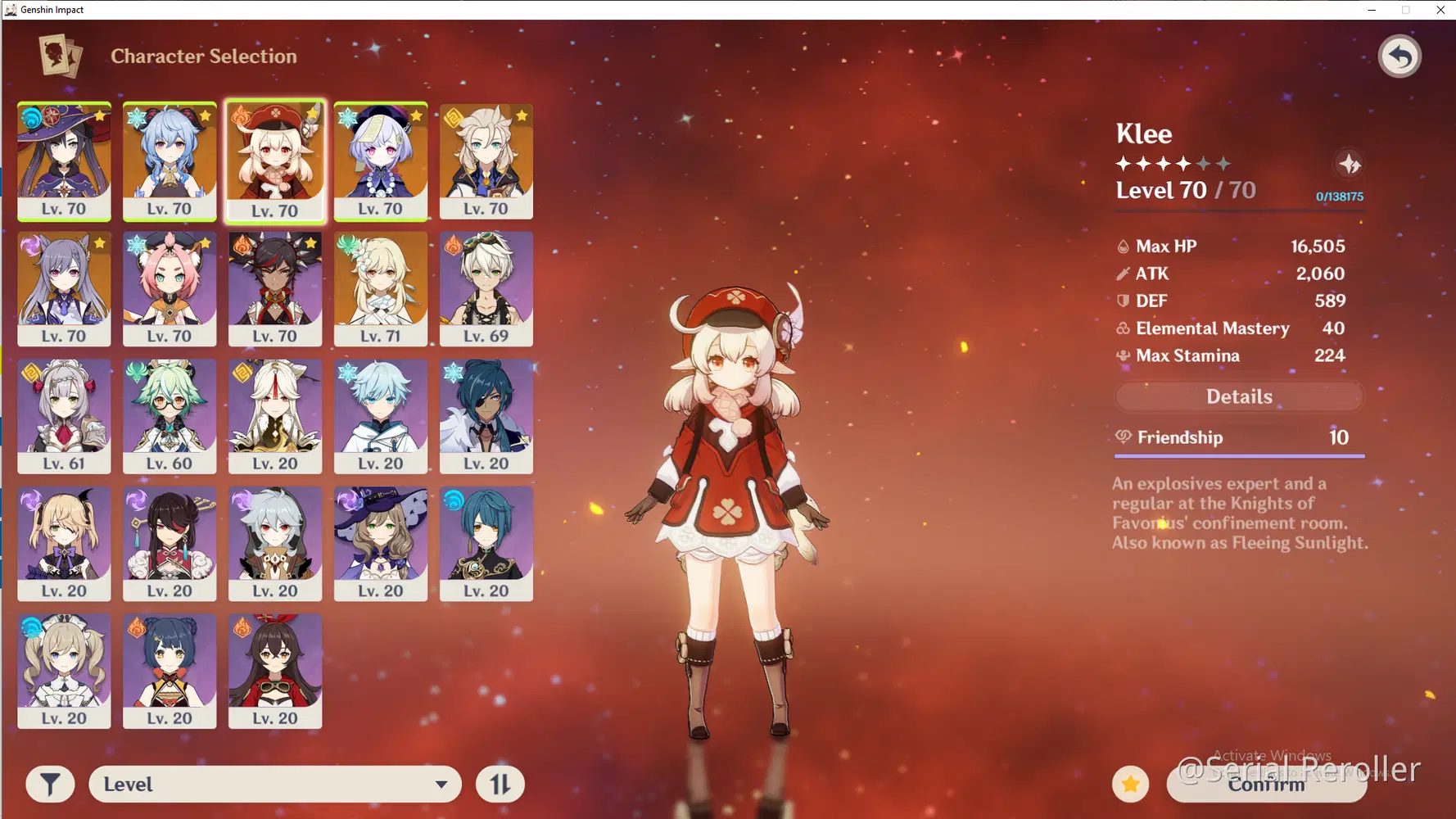Pick Qiqi from the character grid
The height and width of the screenshot is (819, 1456).
(381, 161)
